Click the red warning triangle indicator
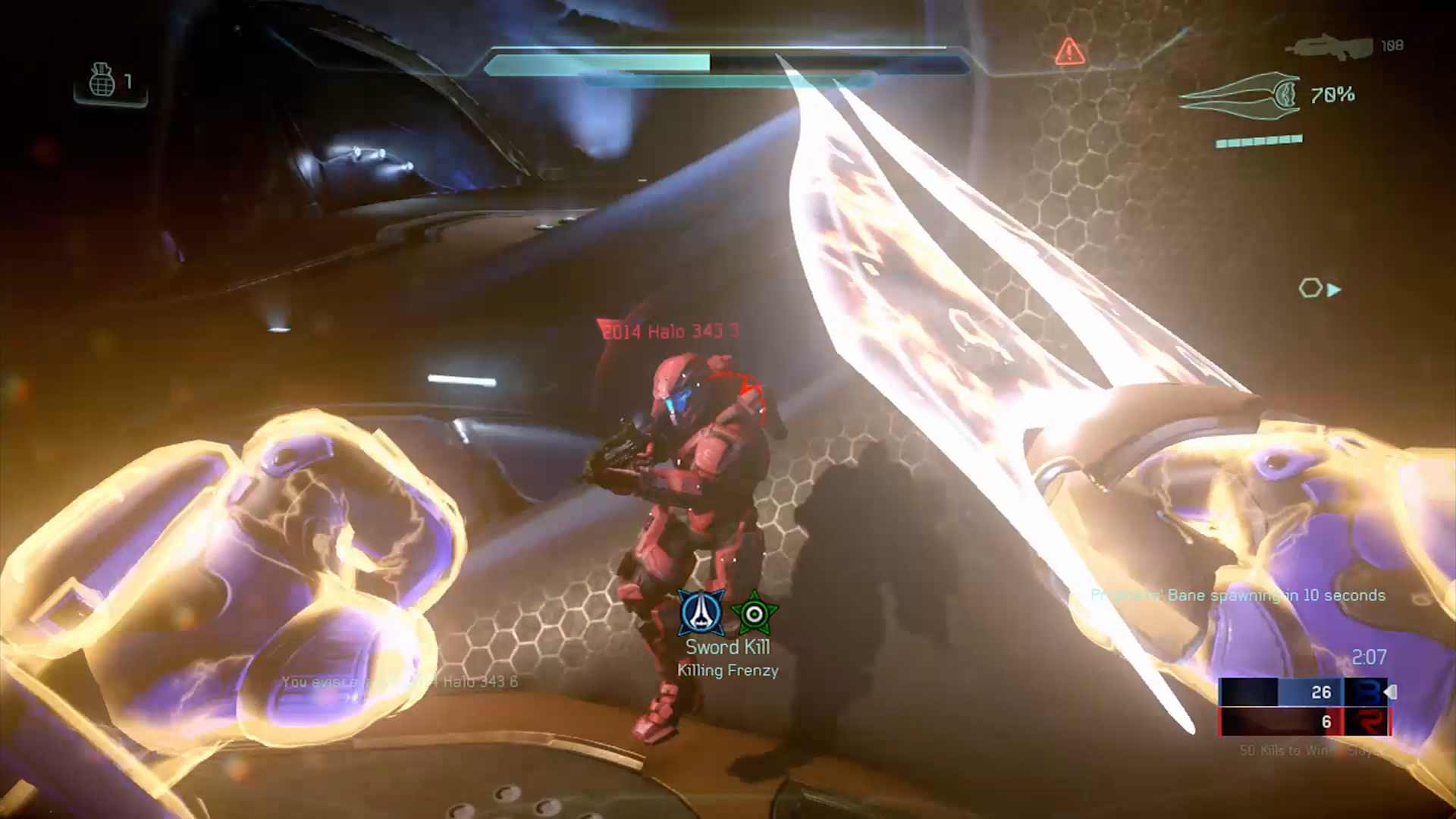This screenshot has width=1456, height=819. click(x=1069, y=52)
